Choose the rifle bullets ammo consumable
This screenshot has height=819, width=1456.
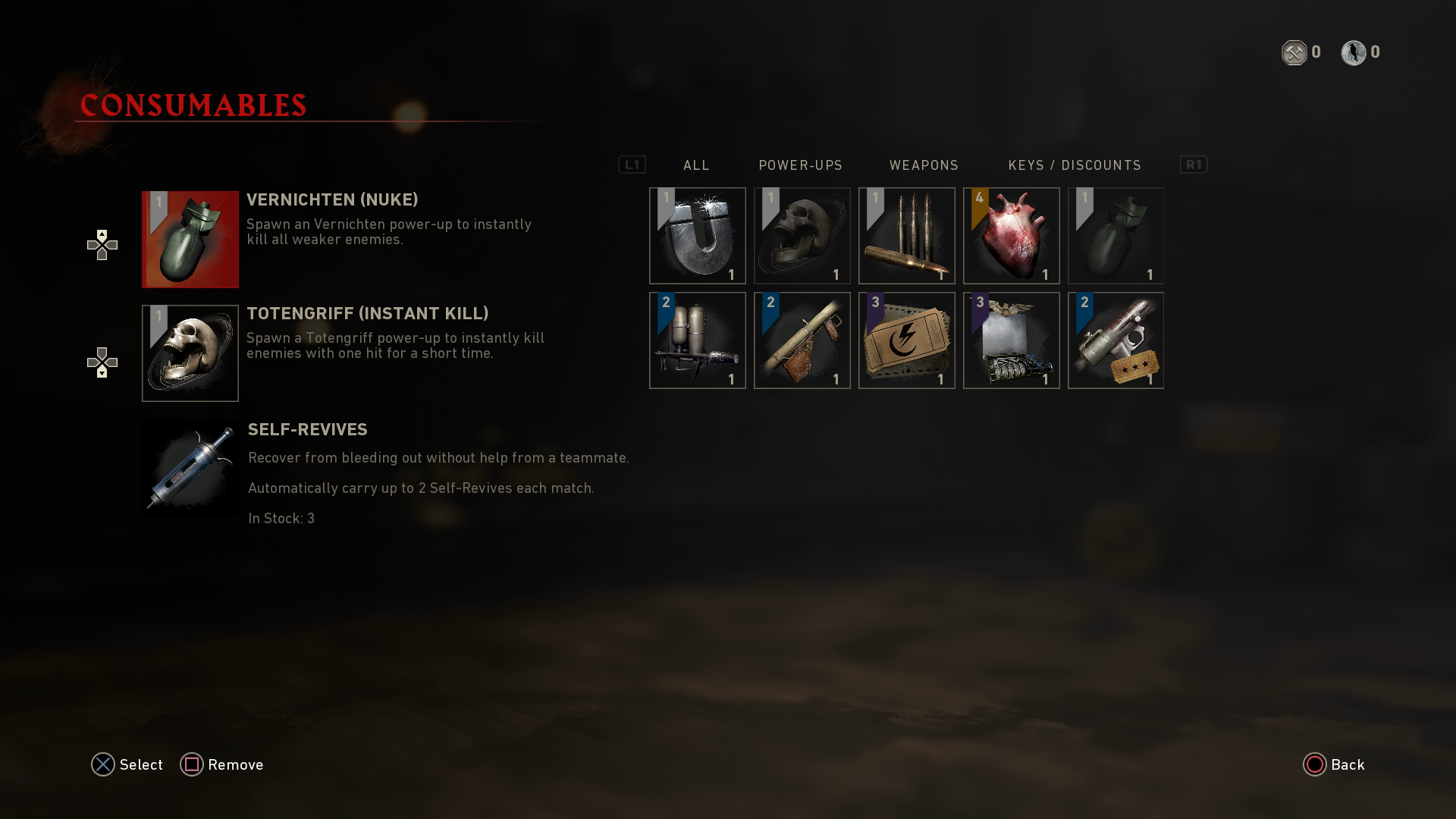click(x=906, y=235)
